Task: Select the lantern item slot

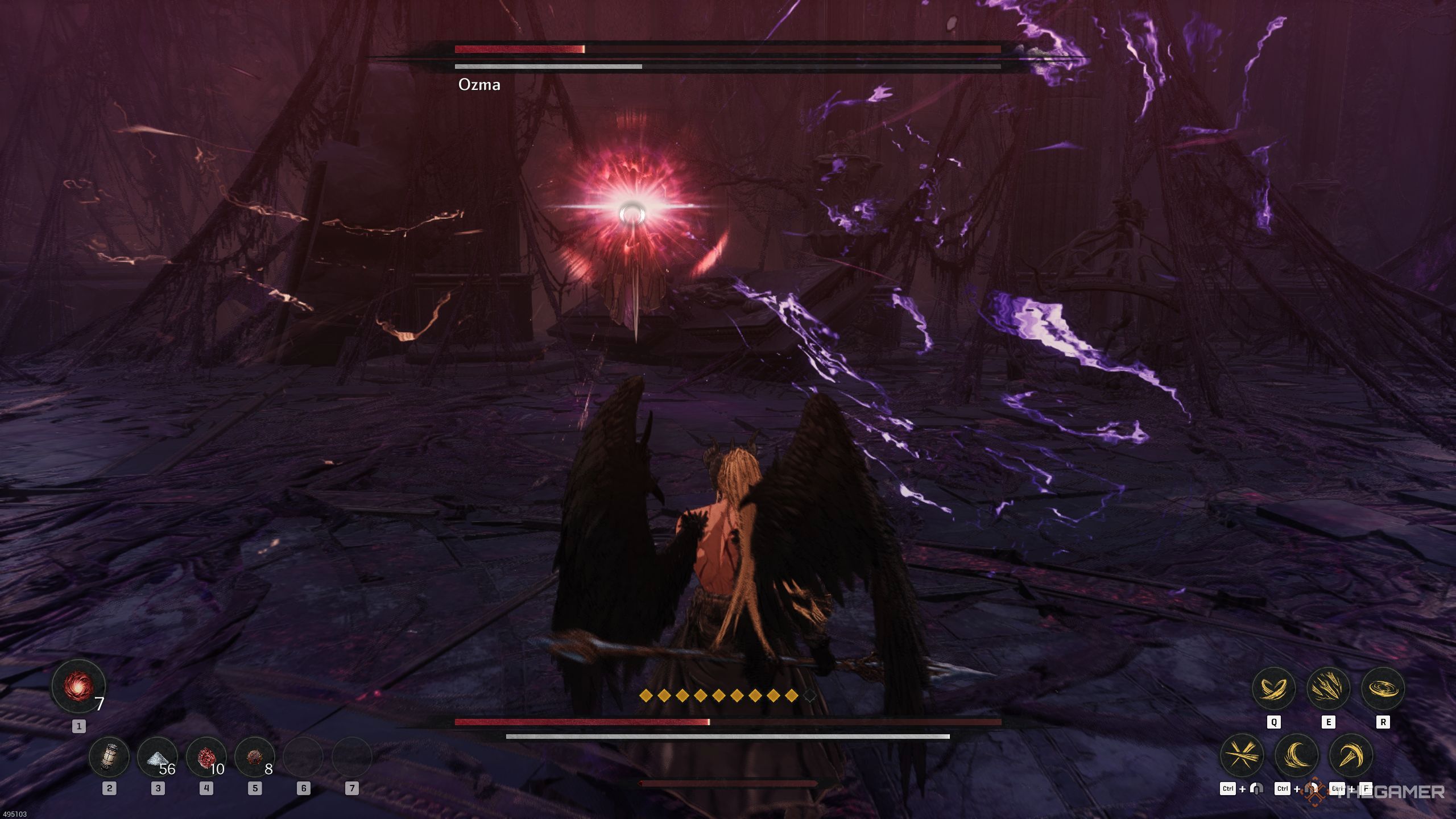Action: tap(109, 757)
